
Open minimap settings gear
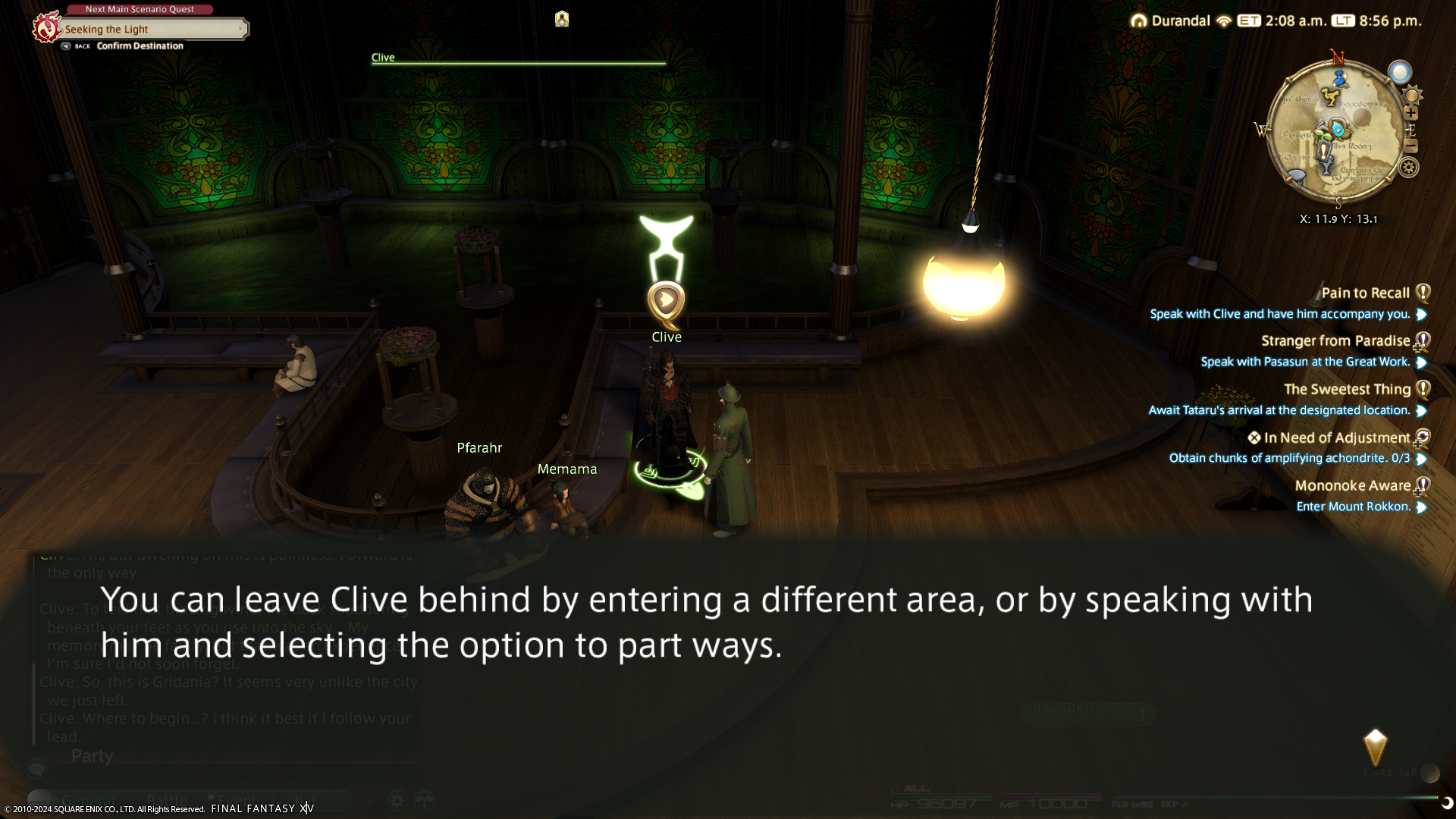coord(1408,168)
